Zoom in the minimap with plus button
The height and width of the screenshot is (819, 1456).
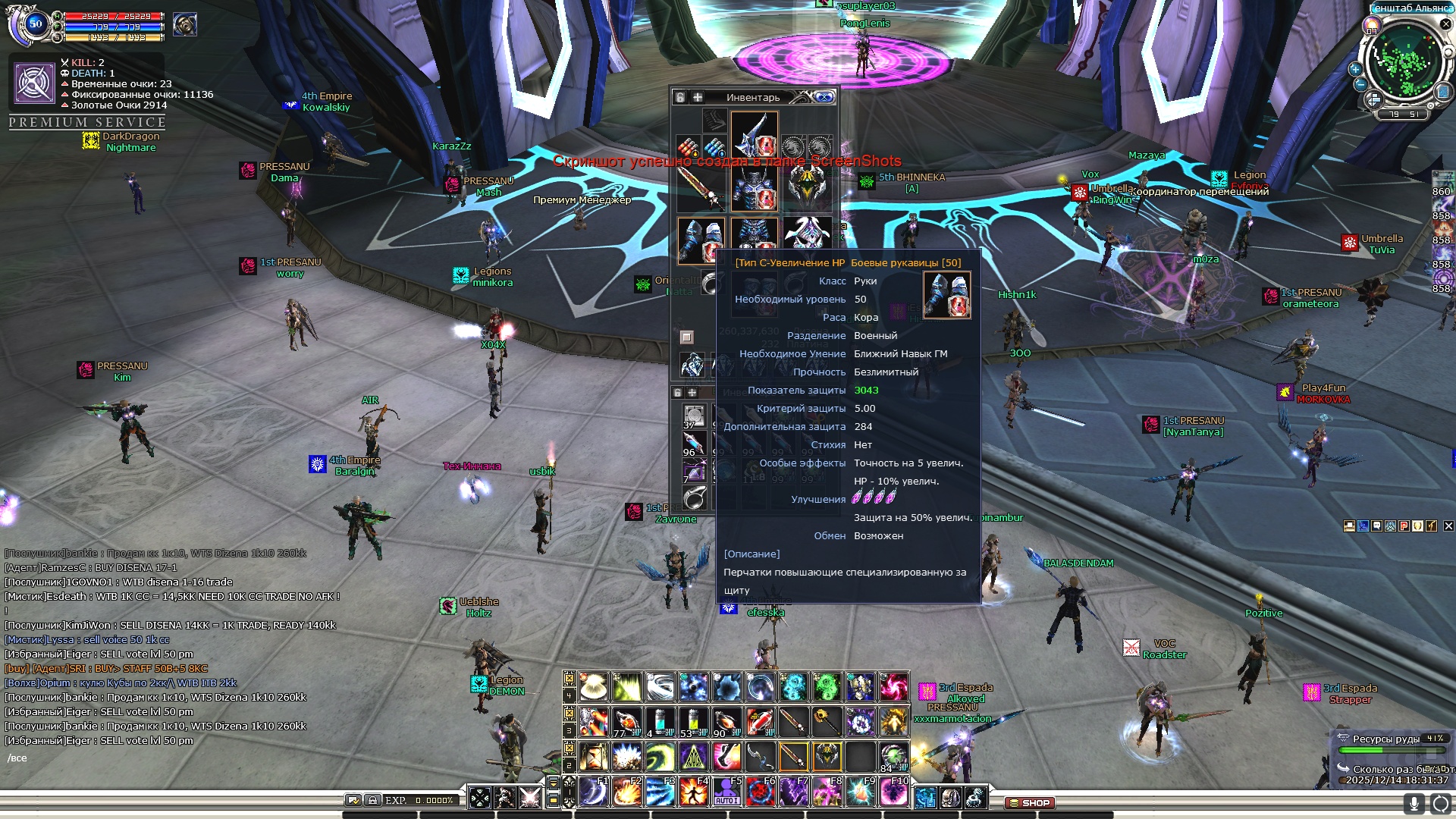tap(1355, 69)
